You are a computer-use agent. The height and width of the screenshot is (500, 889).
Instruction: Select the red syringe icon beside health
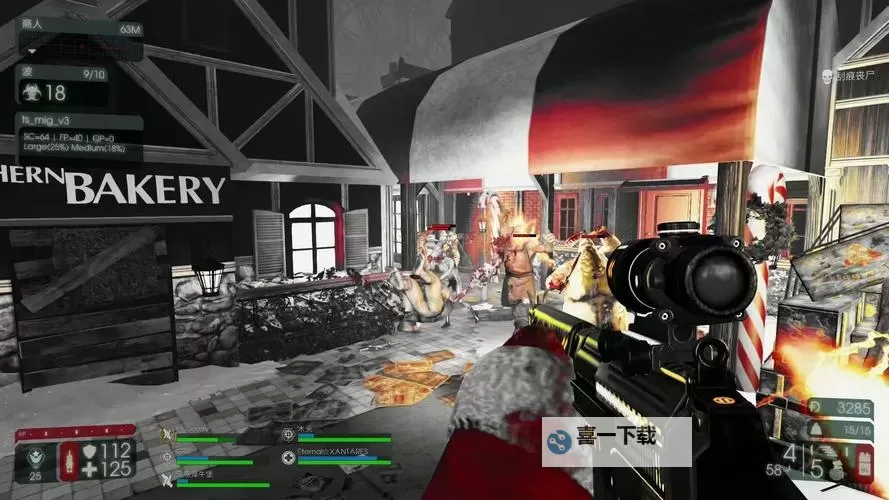pyautogui.click(x=69, y=461)
